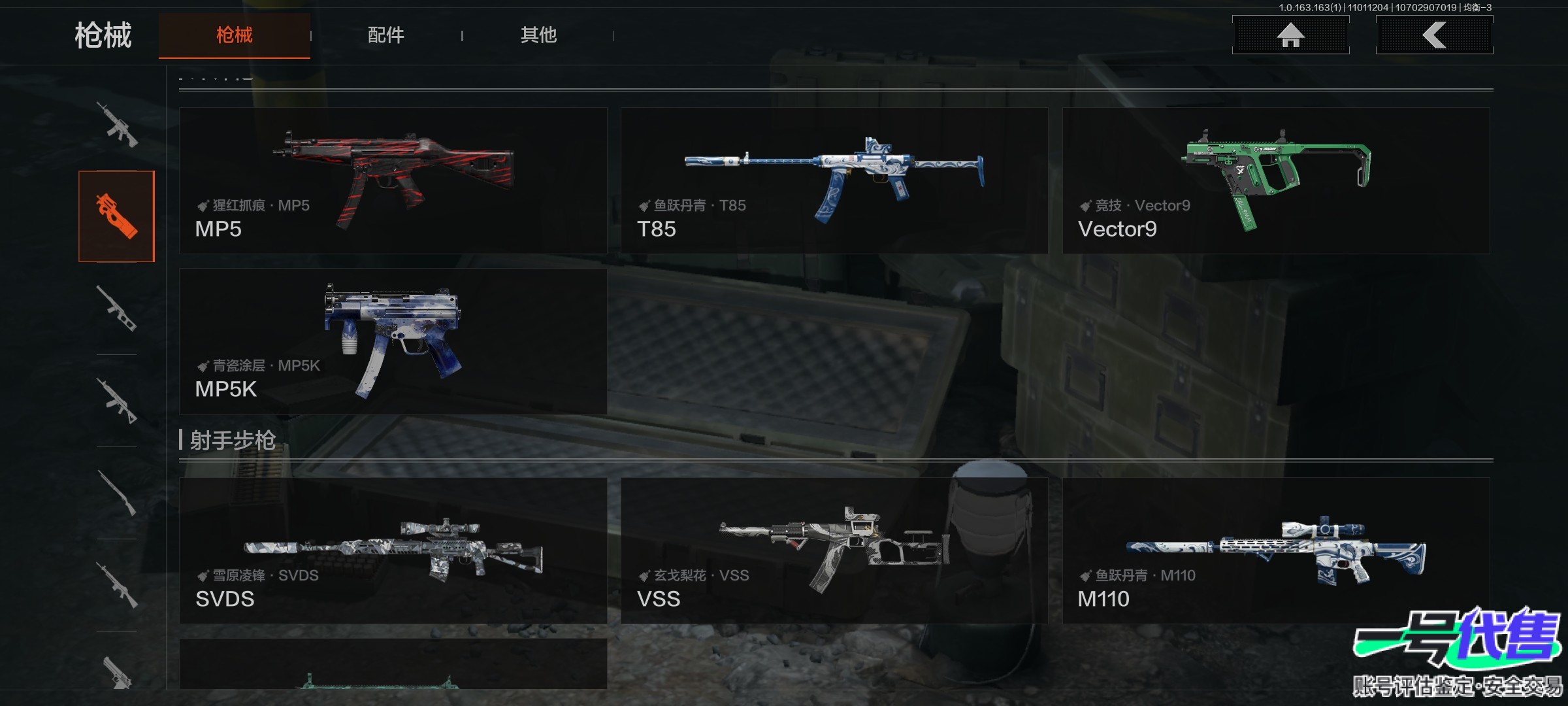
Task: Open the 配件 tab
Action: [x=385, y=35]
